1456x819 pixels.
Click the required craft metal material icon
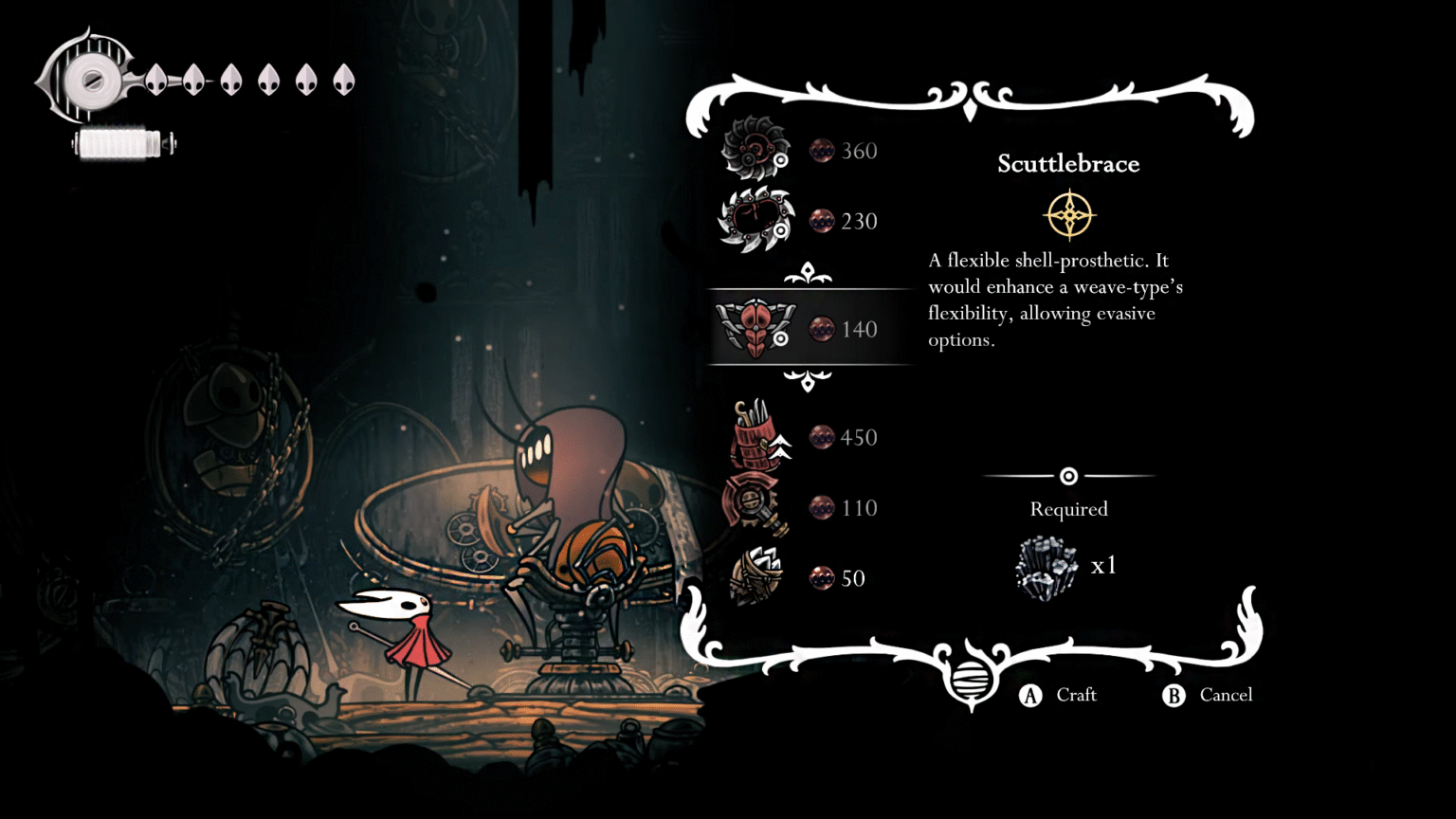[1046, 566]
